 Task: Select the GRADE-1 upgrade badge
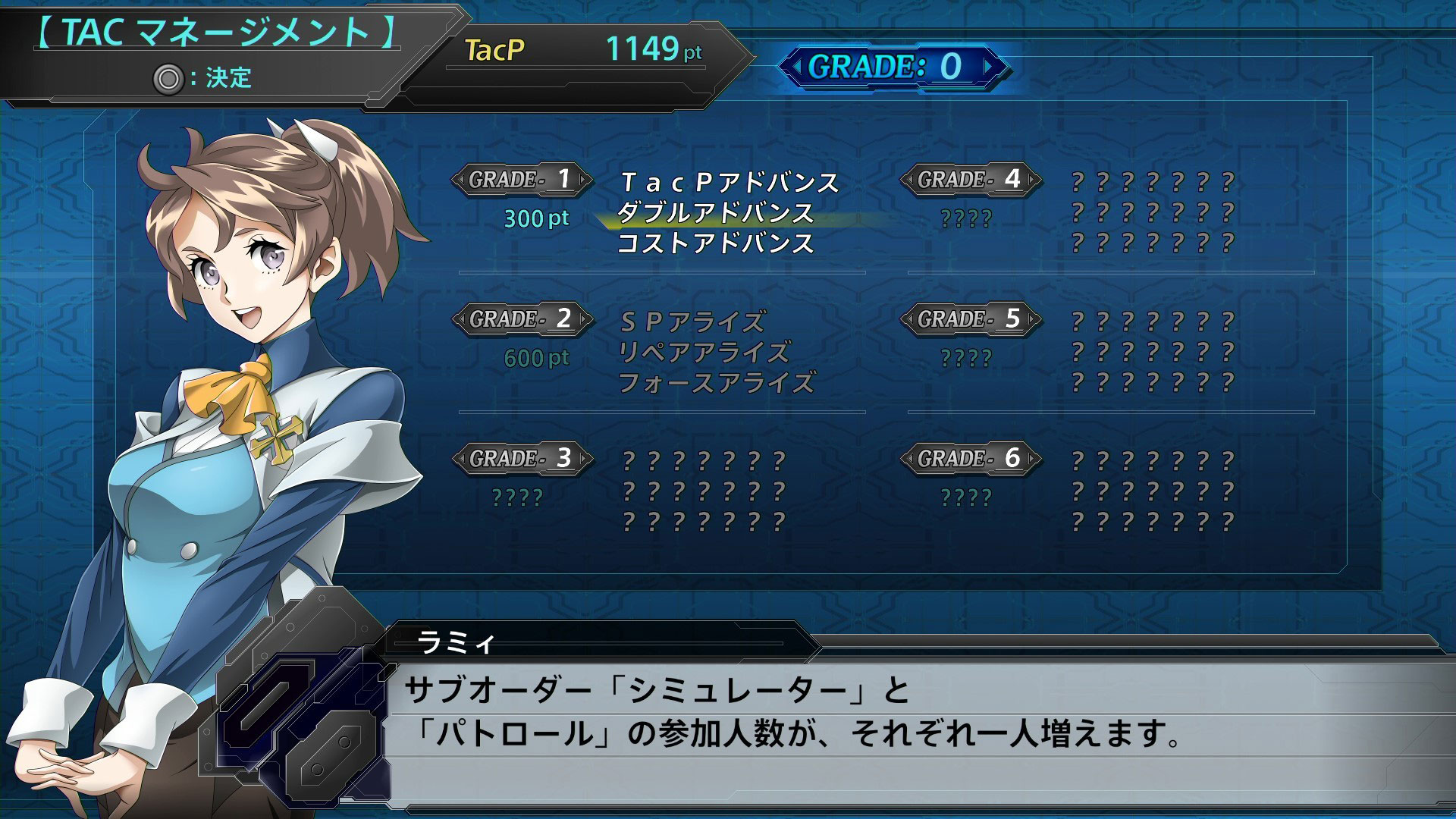tap(522, 180)
